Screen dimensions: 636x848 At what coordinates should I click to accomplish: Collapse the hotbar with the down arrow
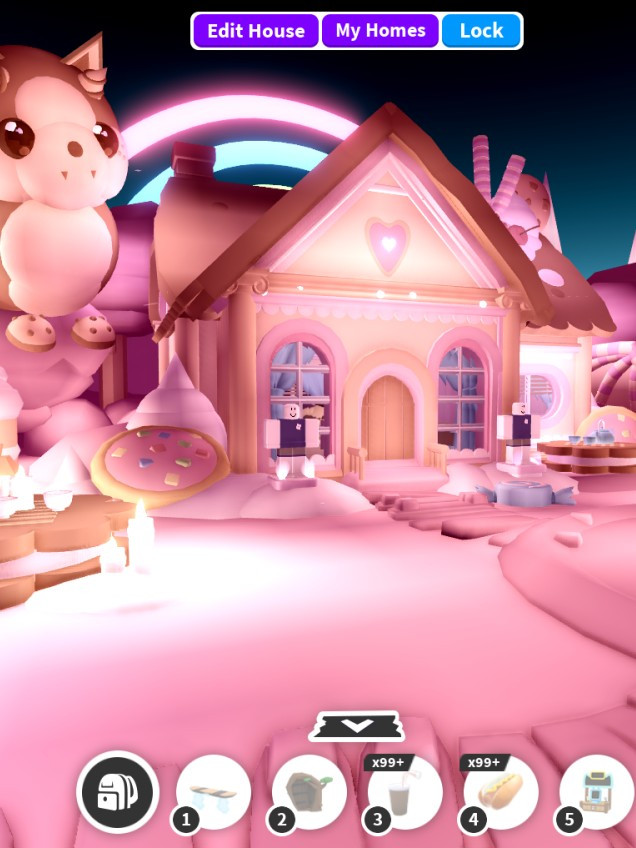tap(357, 726)
